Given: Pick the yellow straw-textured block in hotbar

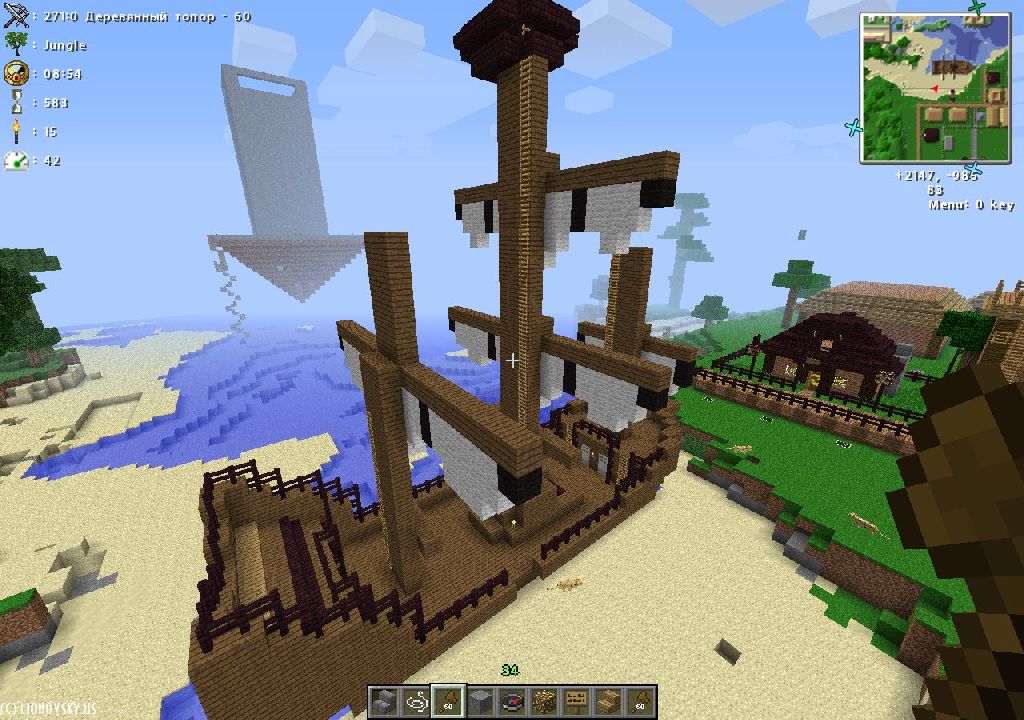Looking at the screenshot, I should point(545,701).
